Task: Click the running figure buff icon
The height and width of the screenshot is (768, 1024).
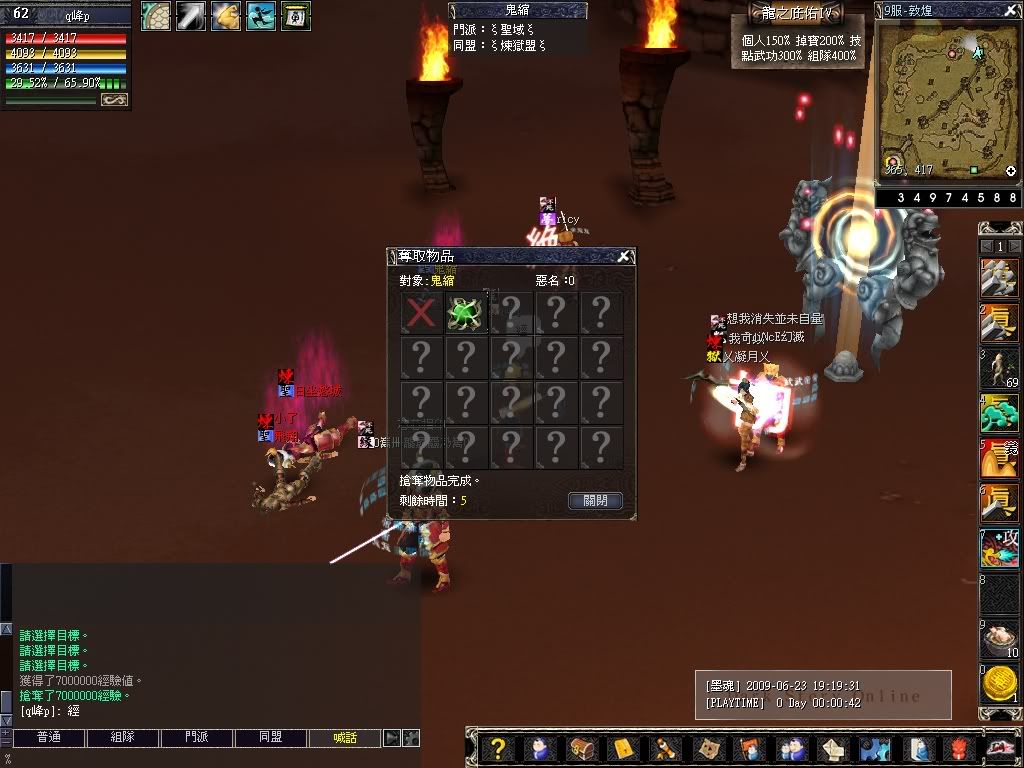Action: [260, 15]
